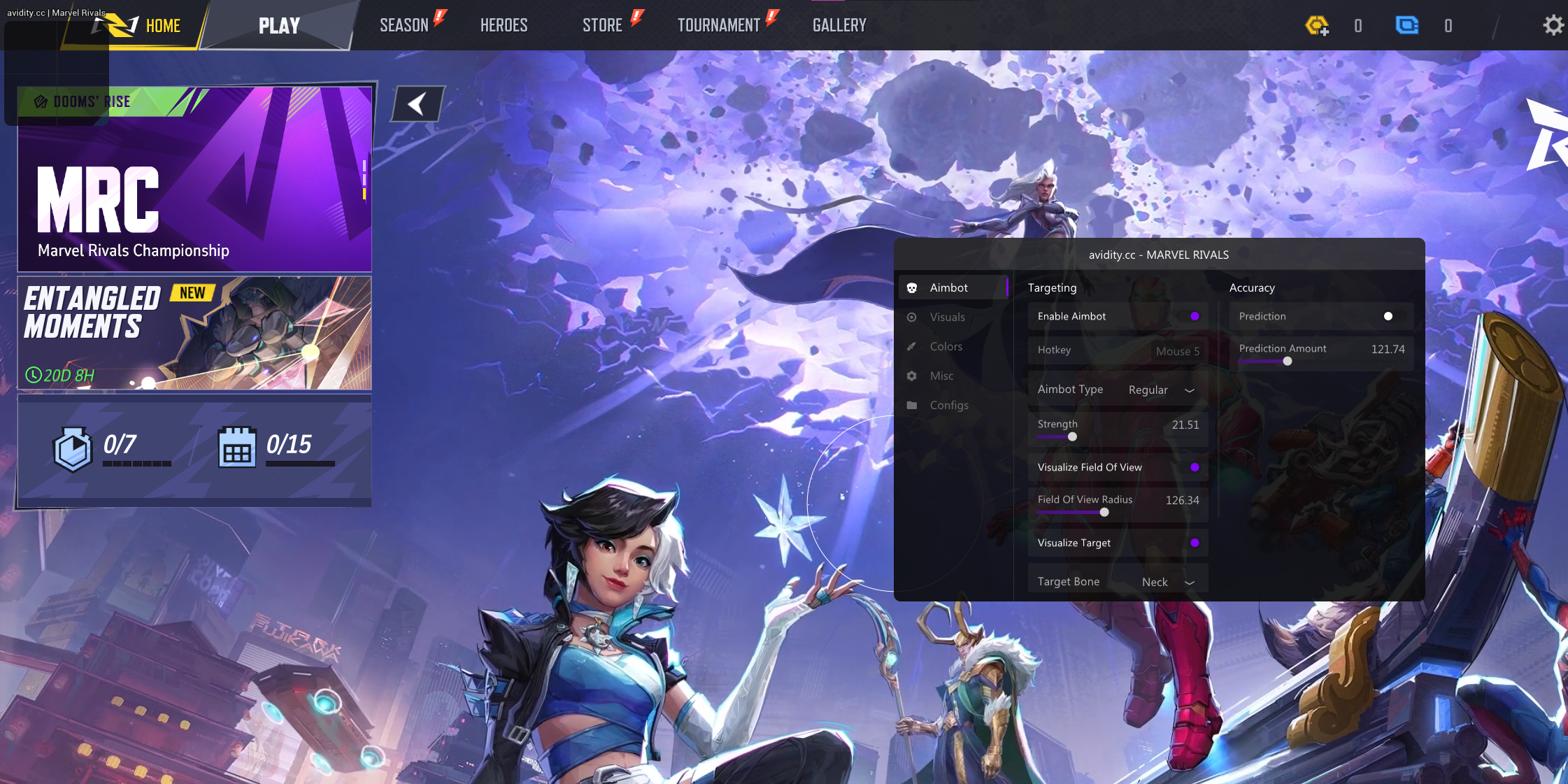Viewport: 1568px width, 784px height.
Task: Open the Colors section
Action: (946, 347)
